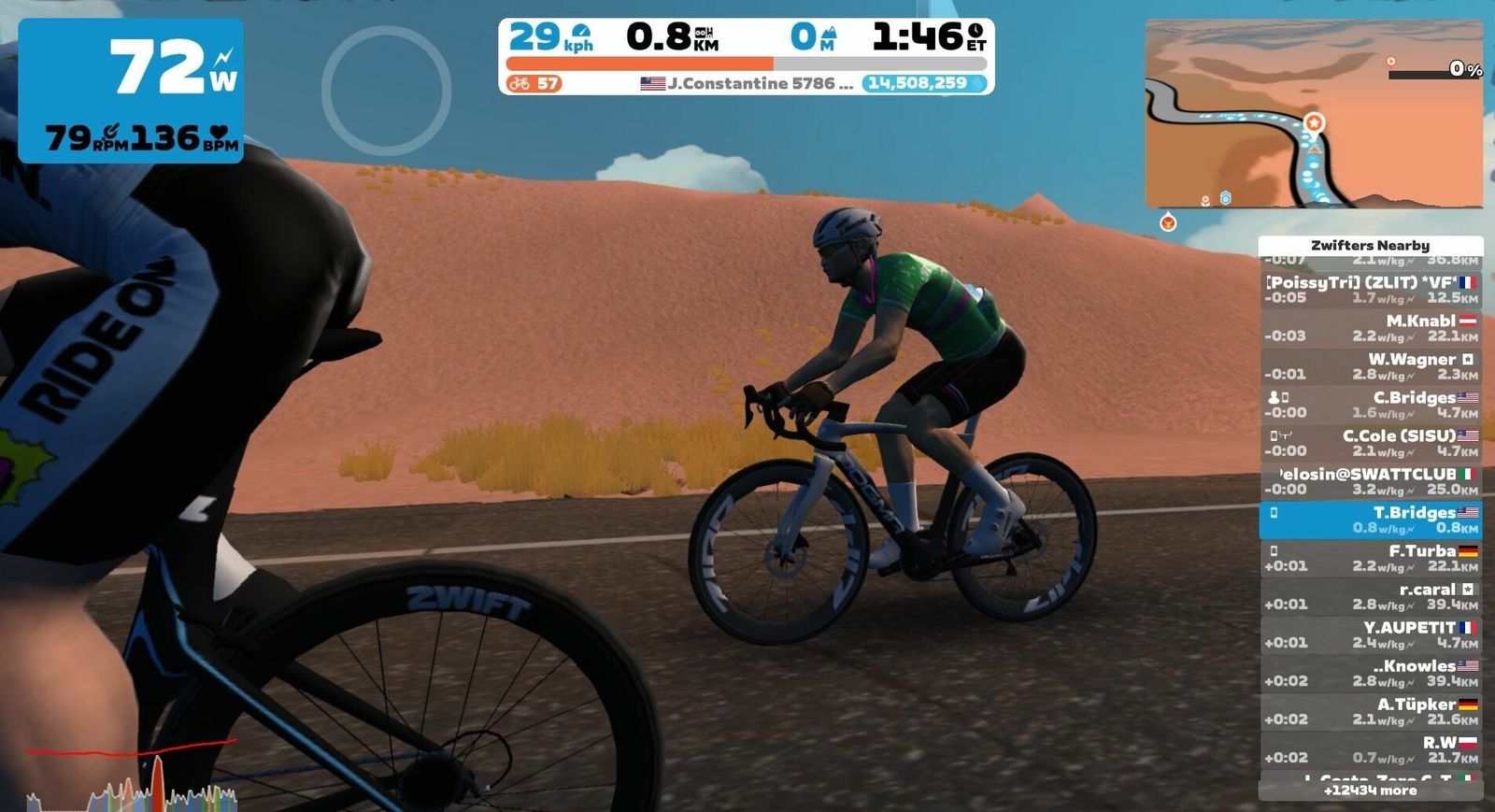Viewport: 1495px width, 812px height.
Task: View F.Turba in the riders list
Action: [x=1370, y=558]
